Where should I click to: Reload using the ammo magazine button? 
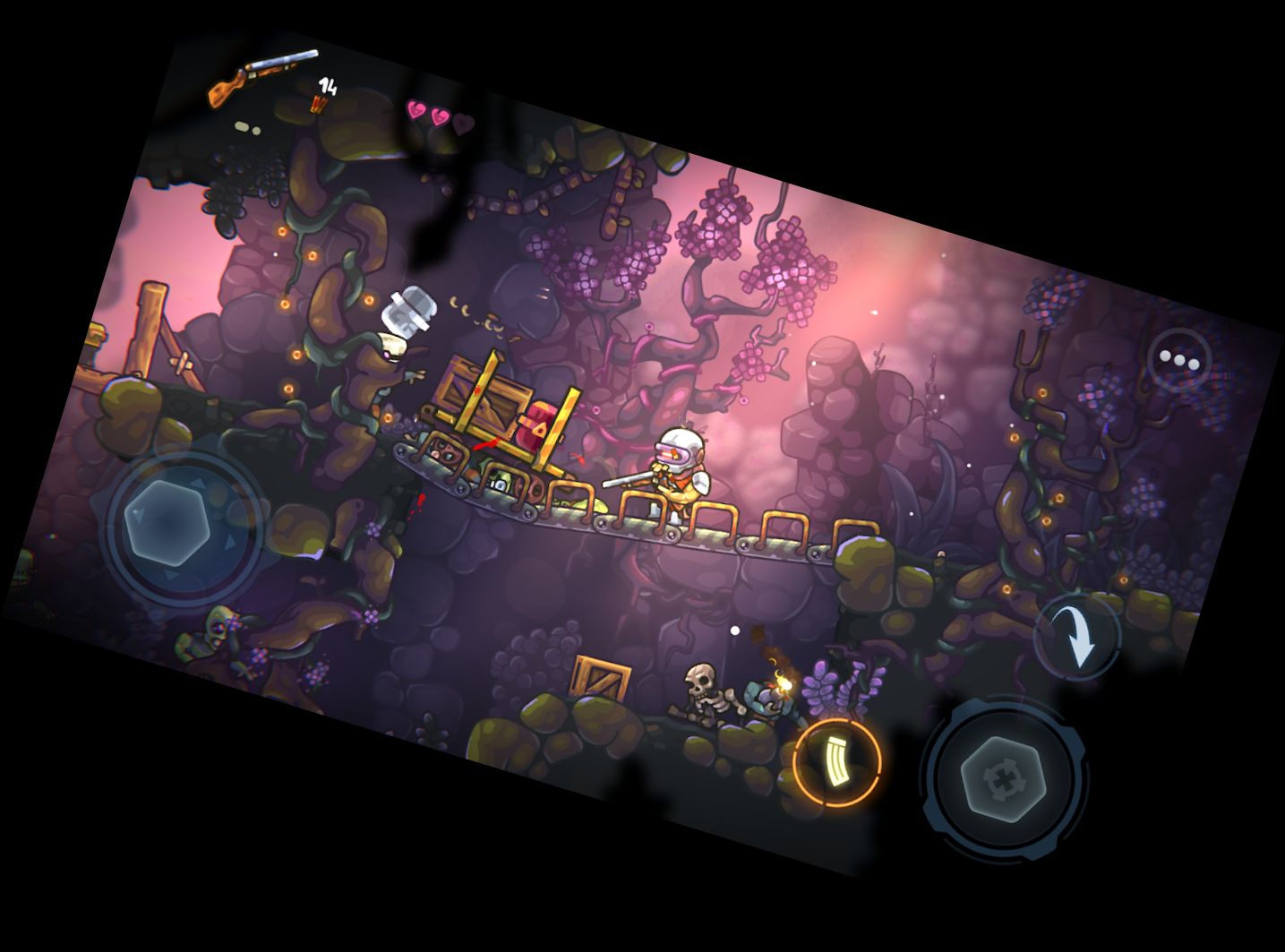click(x=837, y=761)
